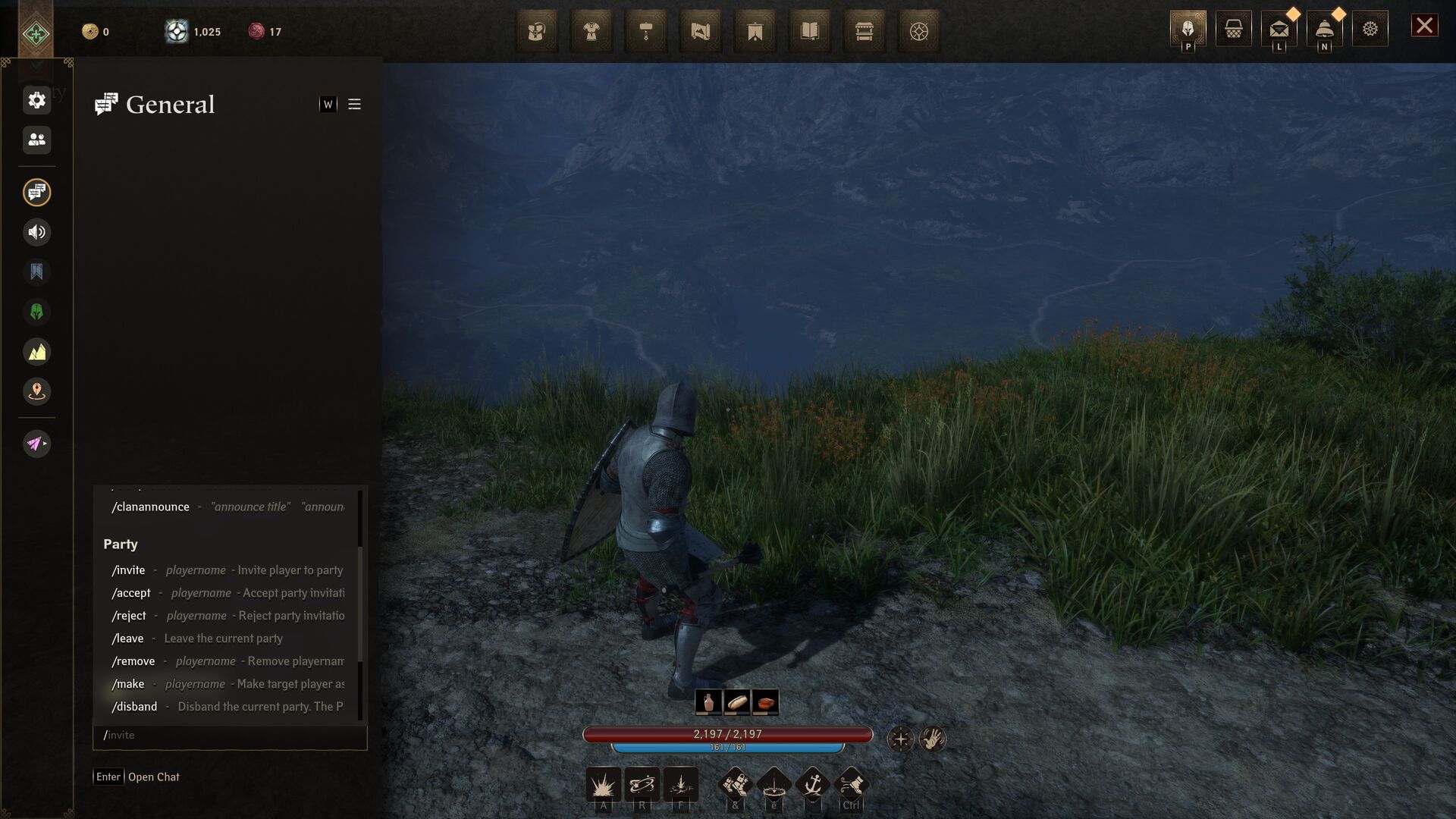
Task: Close the menu with the red X
Action: tap(1424, 26)
